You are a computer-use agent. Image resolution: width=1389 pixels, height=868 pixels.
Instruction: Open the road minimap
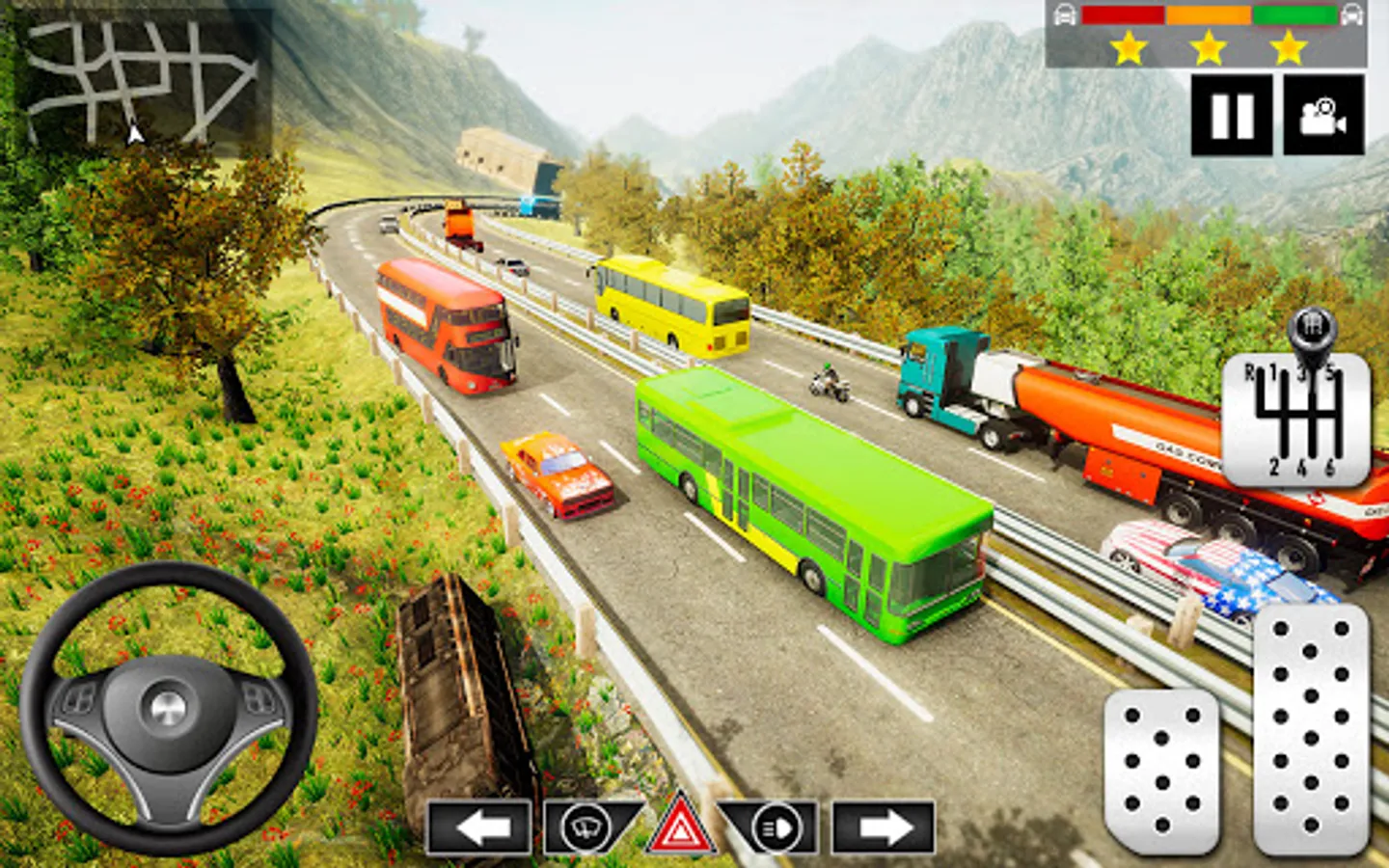click(x=140, y=82)
